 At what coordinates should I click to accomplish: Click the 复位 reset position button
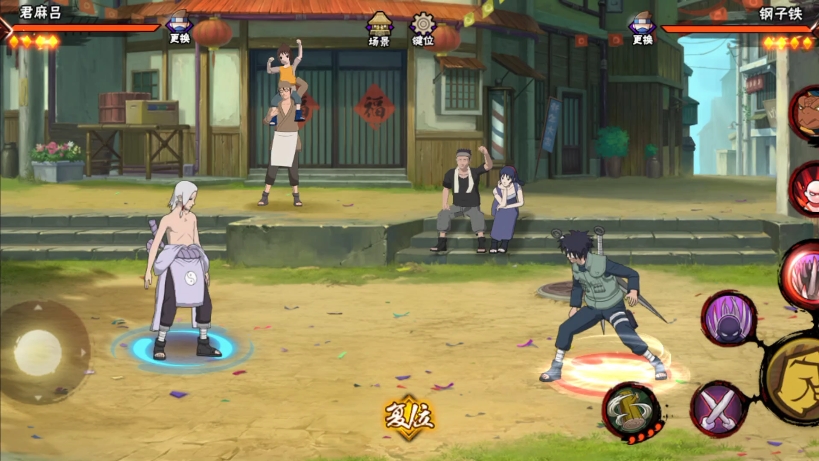click(x=409, y=415)
